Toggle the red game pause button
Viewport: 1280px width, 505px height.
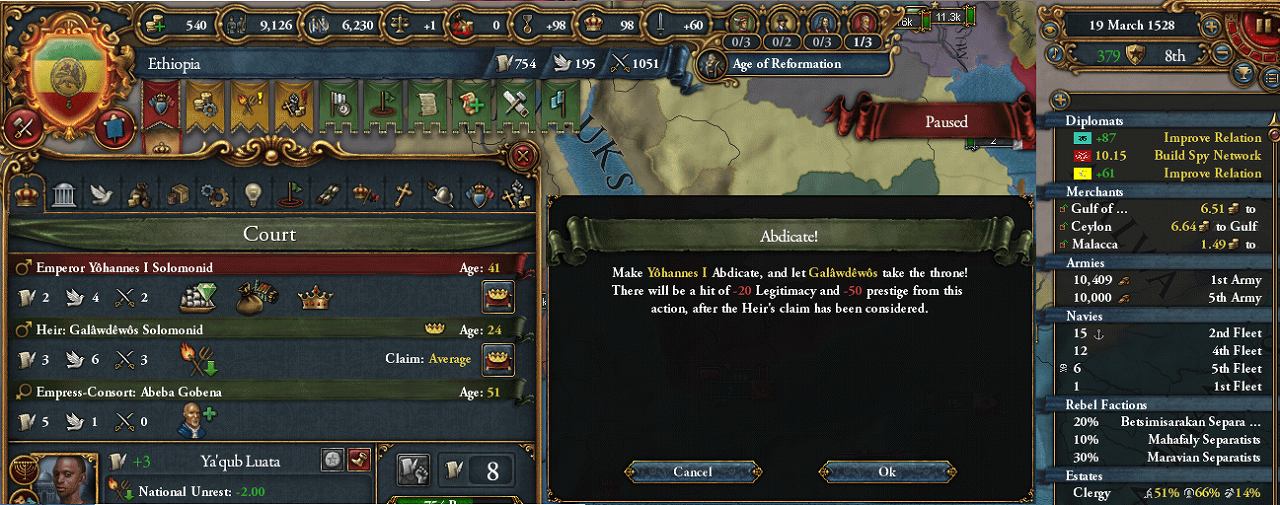pyautogui.click(x=1264, y=24)
